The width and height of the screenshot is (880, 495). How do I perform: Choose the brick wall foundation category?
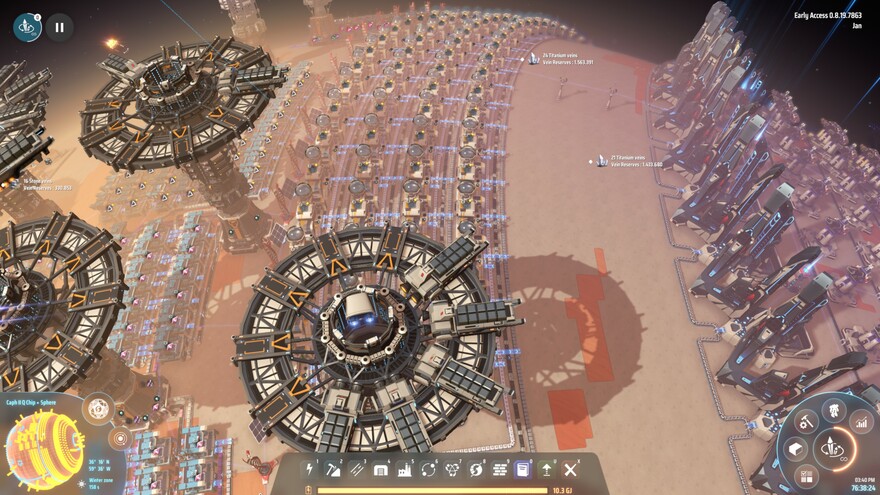tap(500, 468)
